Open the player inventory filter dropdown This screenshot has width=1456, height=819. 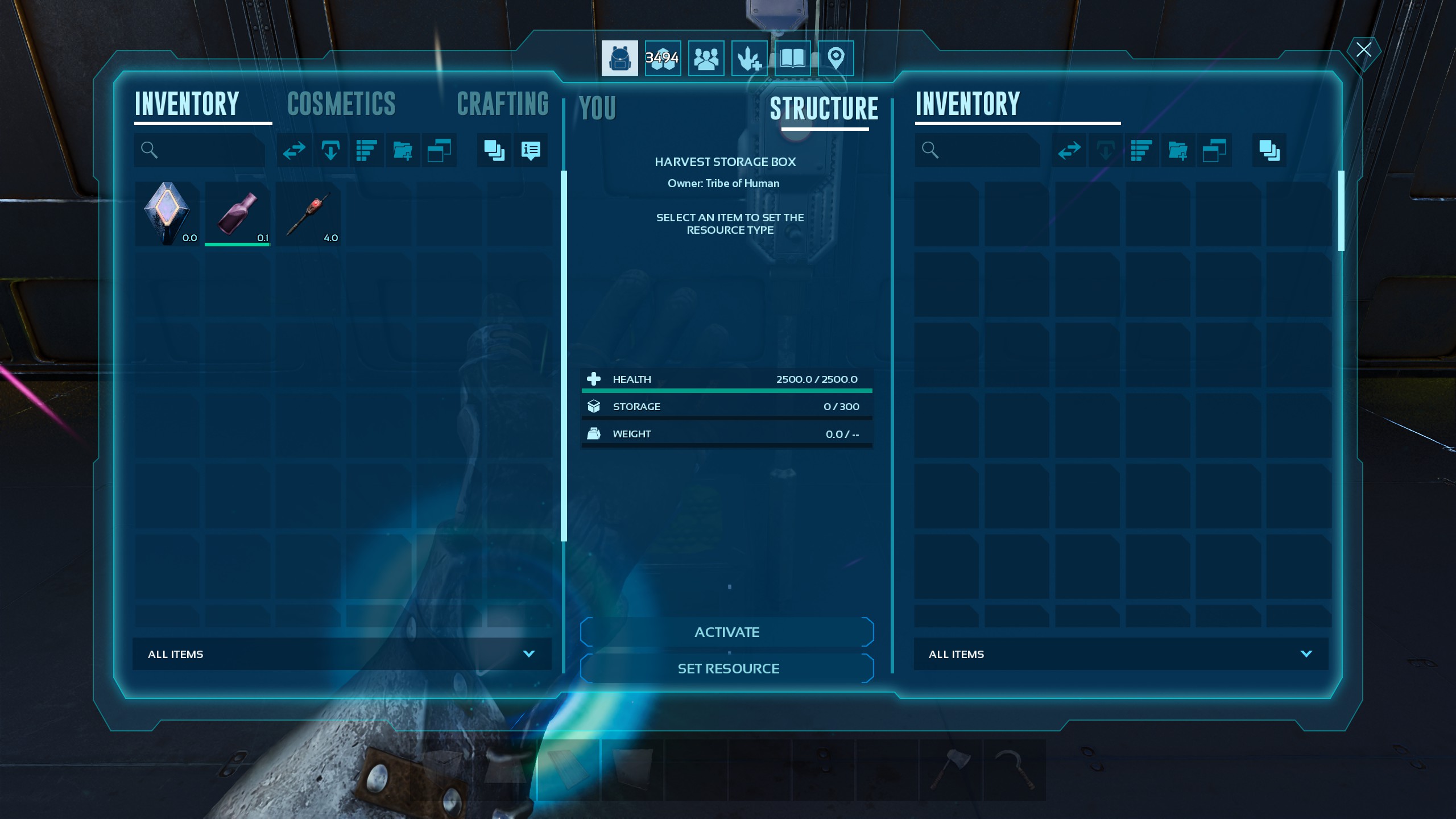pyautogui.click(x=341, y=654)
